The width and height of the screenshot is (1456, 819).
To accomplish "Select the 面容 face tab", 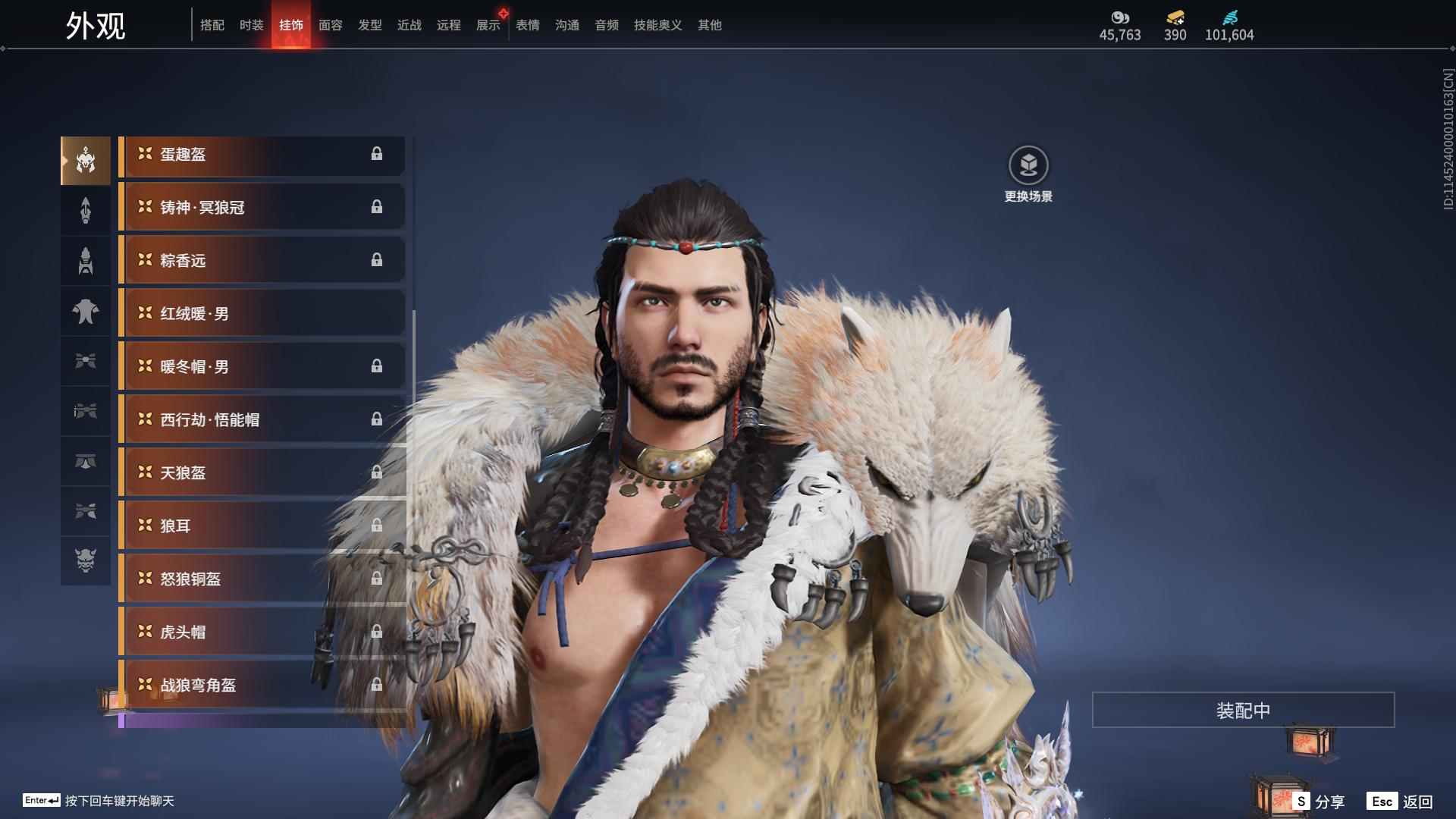I will (x=330, y=25).
